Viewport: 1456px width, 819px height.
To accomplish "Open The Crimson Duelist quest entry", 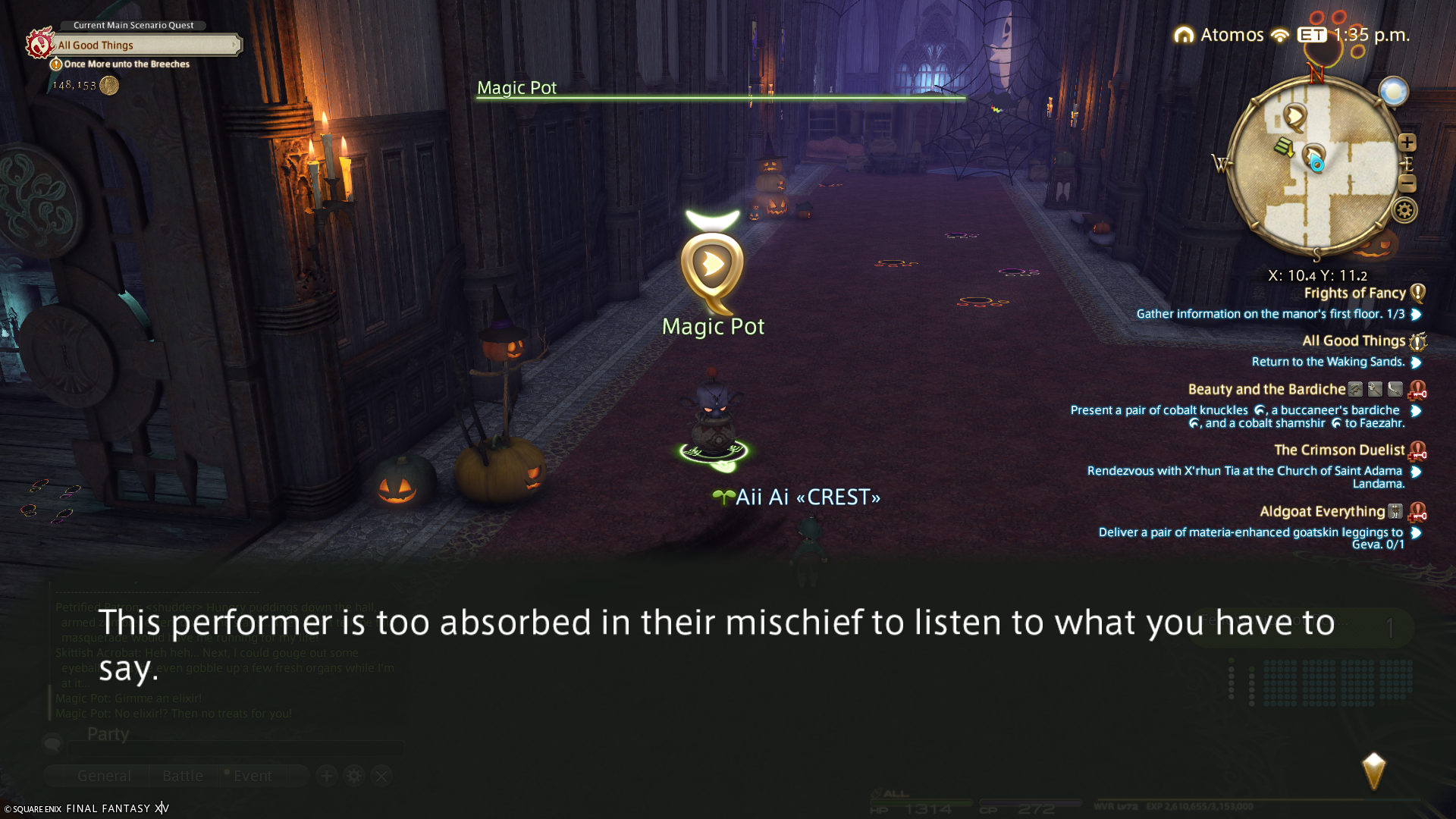I will coord(1339,450).
